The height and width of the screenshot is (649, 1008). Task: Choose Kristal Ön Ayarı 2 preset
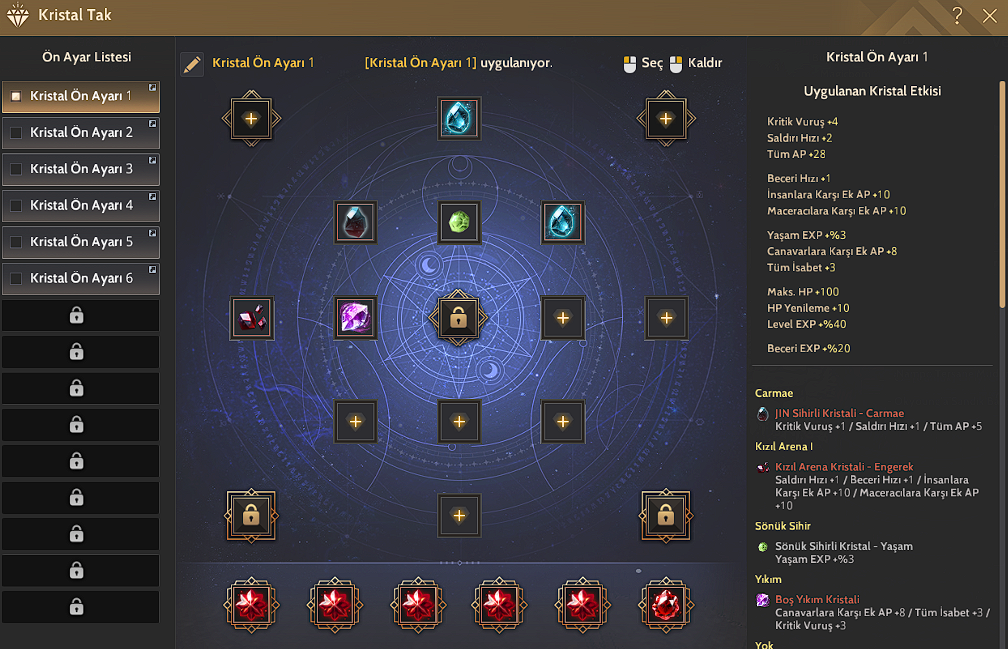(81, 133)
